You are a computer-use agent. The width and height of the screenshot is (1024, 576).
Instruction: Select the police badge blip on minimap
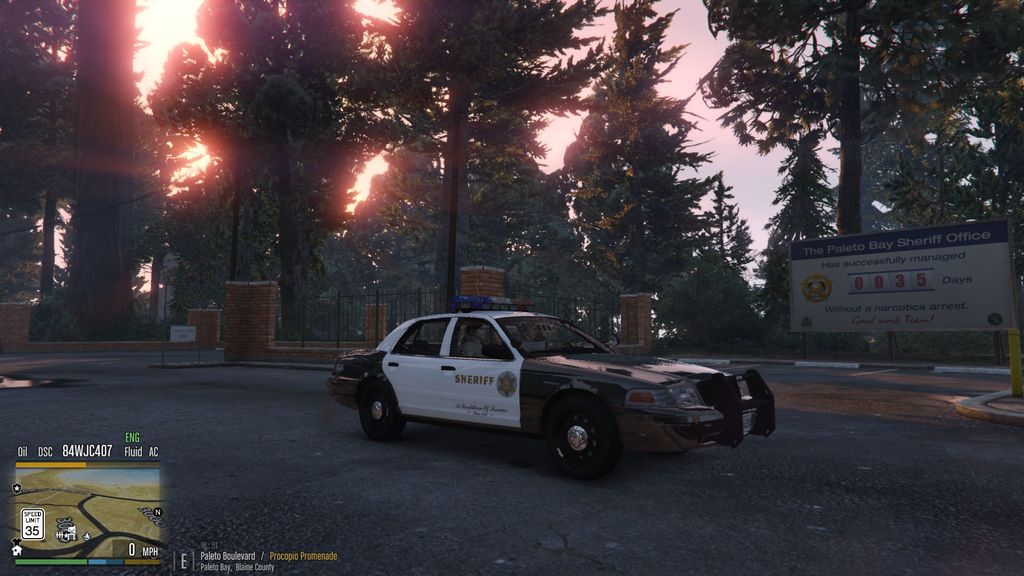pos(17,488)
